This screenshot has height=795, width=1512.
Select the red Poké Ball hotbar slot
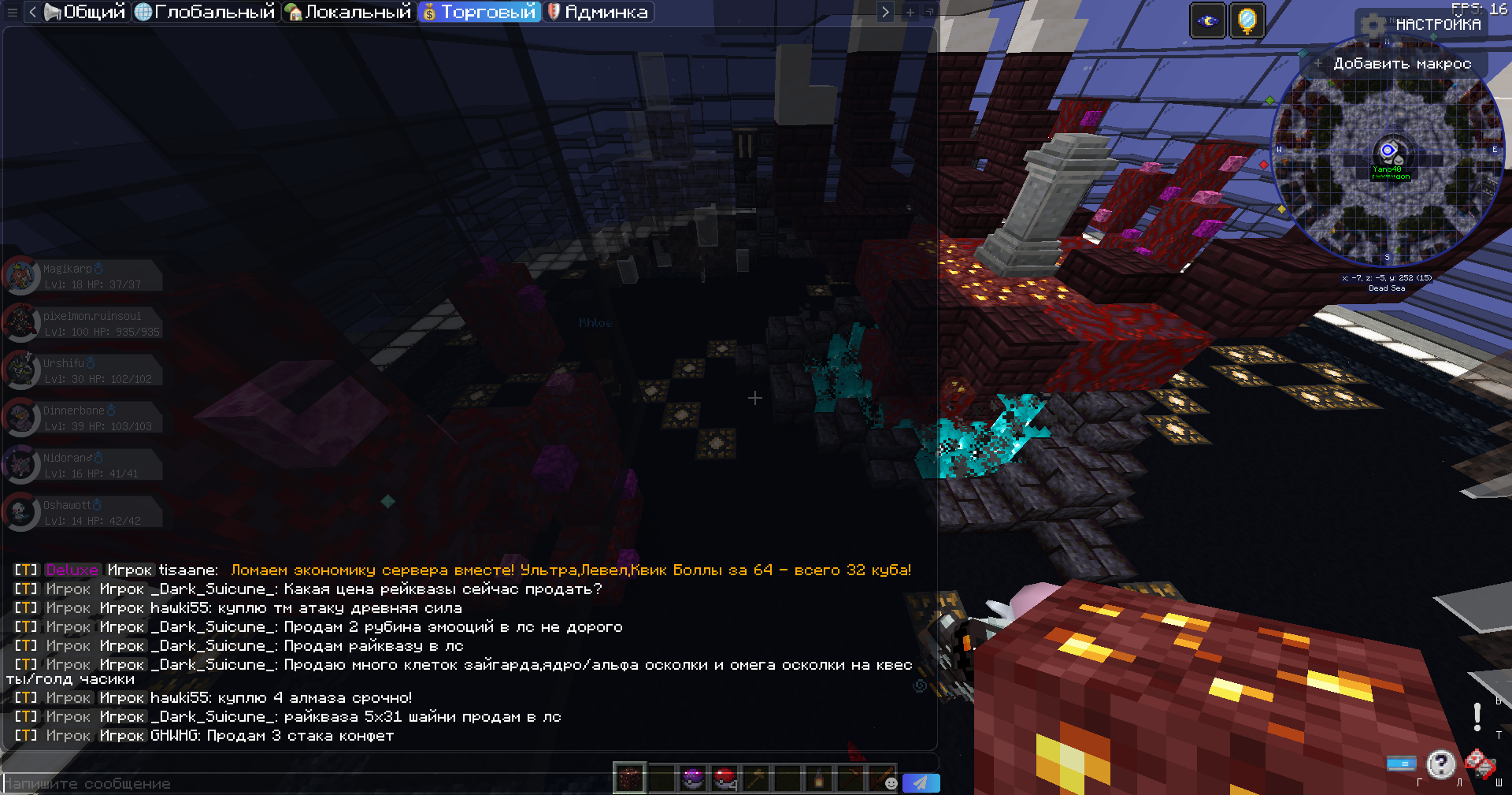click(x=724, y=778)
